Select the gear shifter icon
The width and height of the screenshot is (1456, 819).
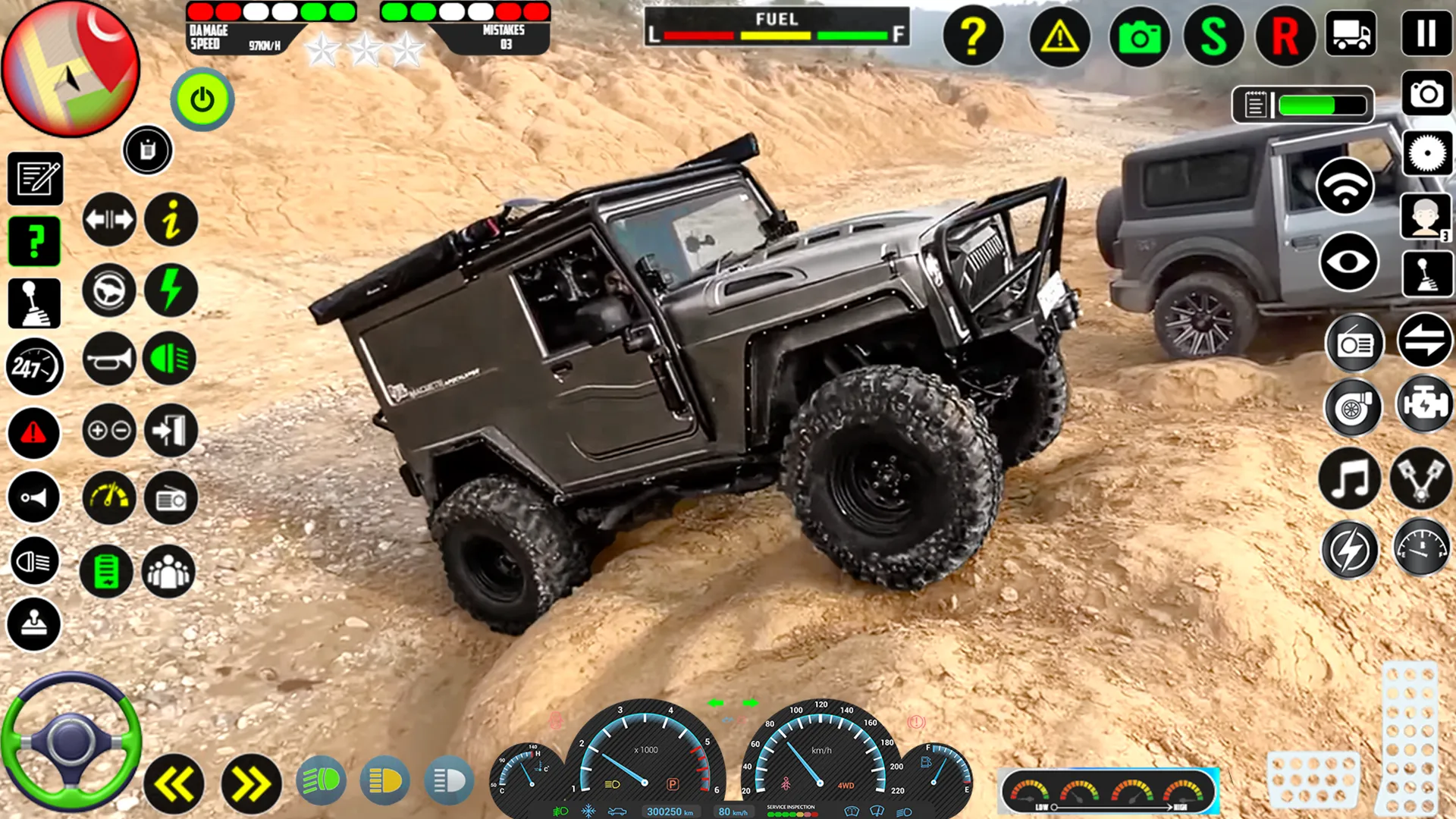34,303
